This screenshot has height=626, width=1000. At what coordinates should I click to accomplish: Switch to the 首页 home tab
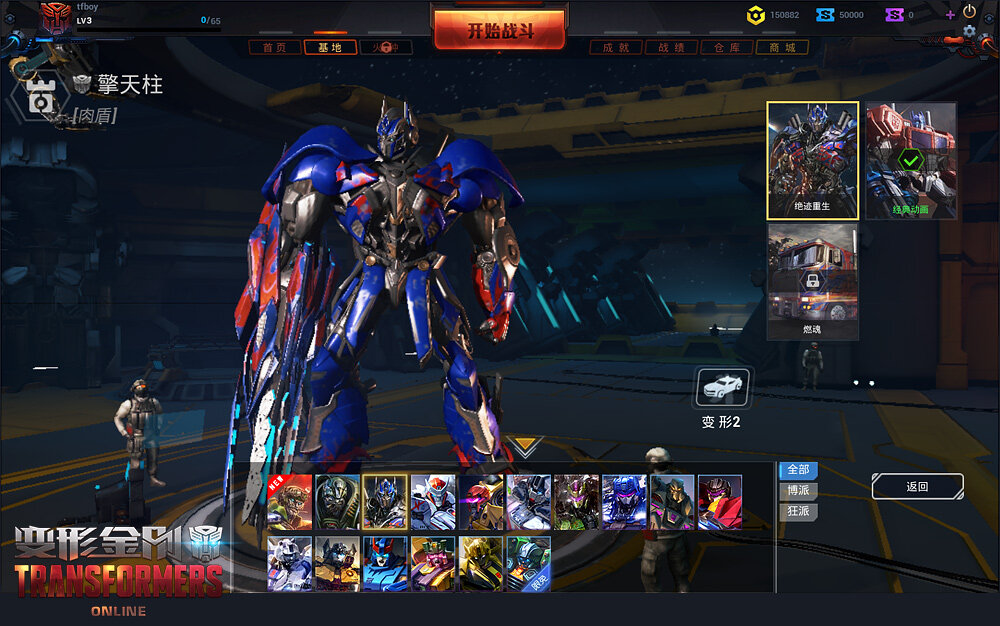(274, 47)
